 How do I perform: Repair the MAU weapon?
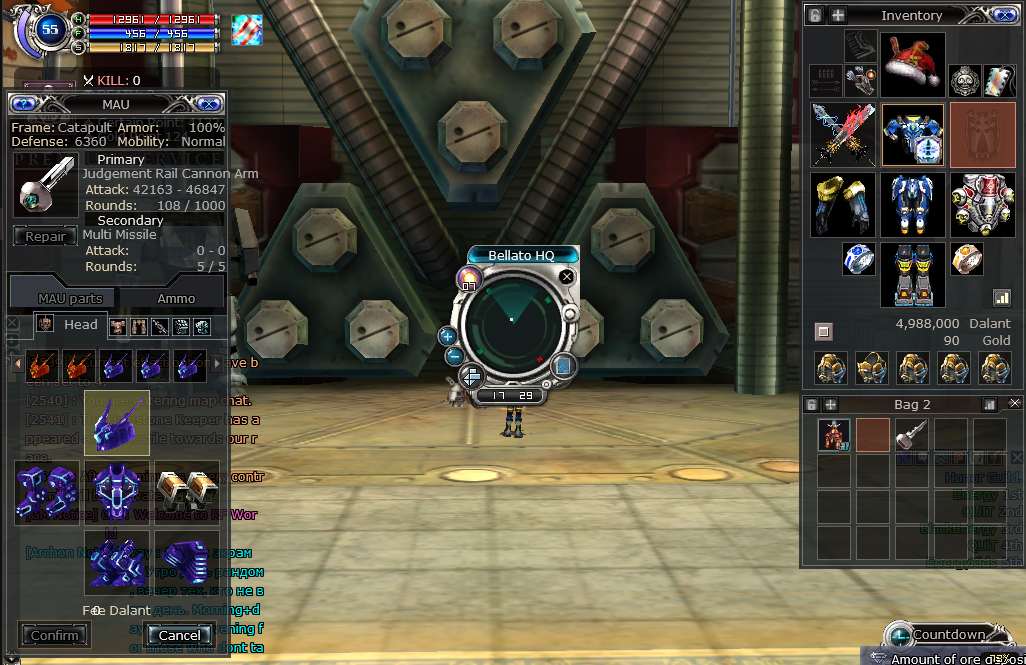click(x=45, y=237)
